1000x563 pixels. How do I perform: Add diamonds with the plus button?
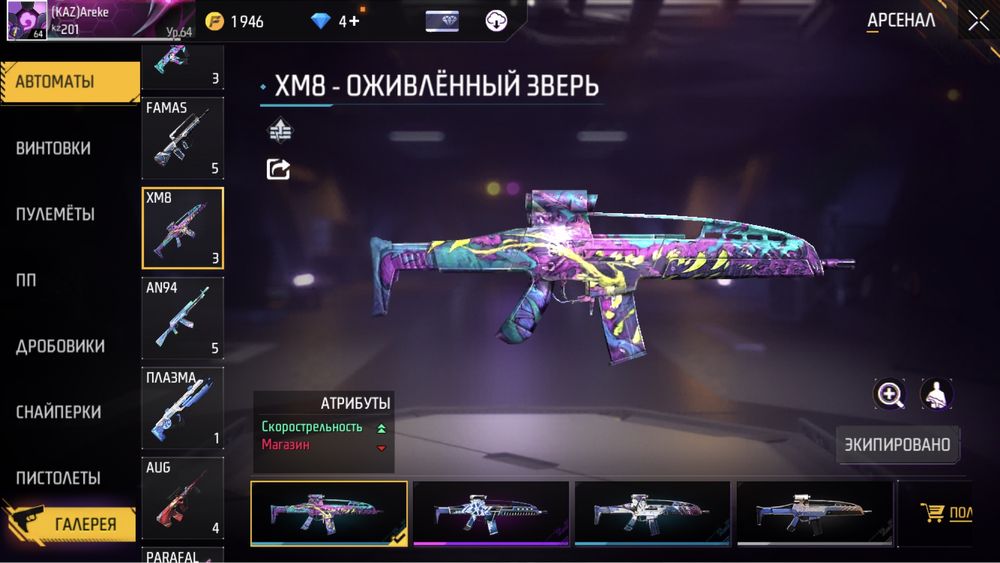coord(353,21)
